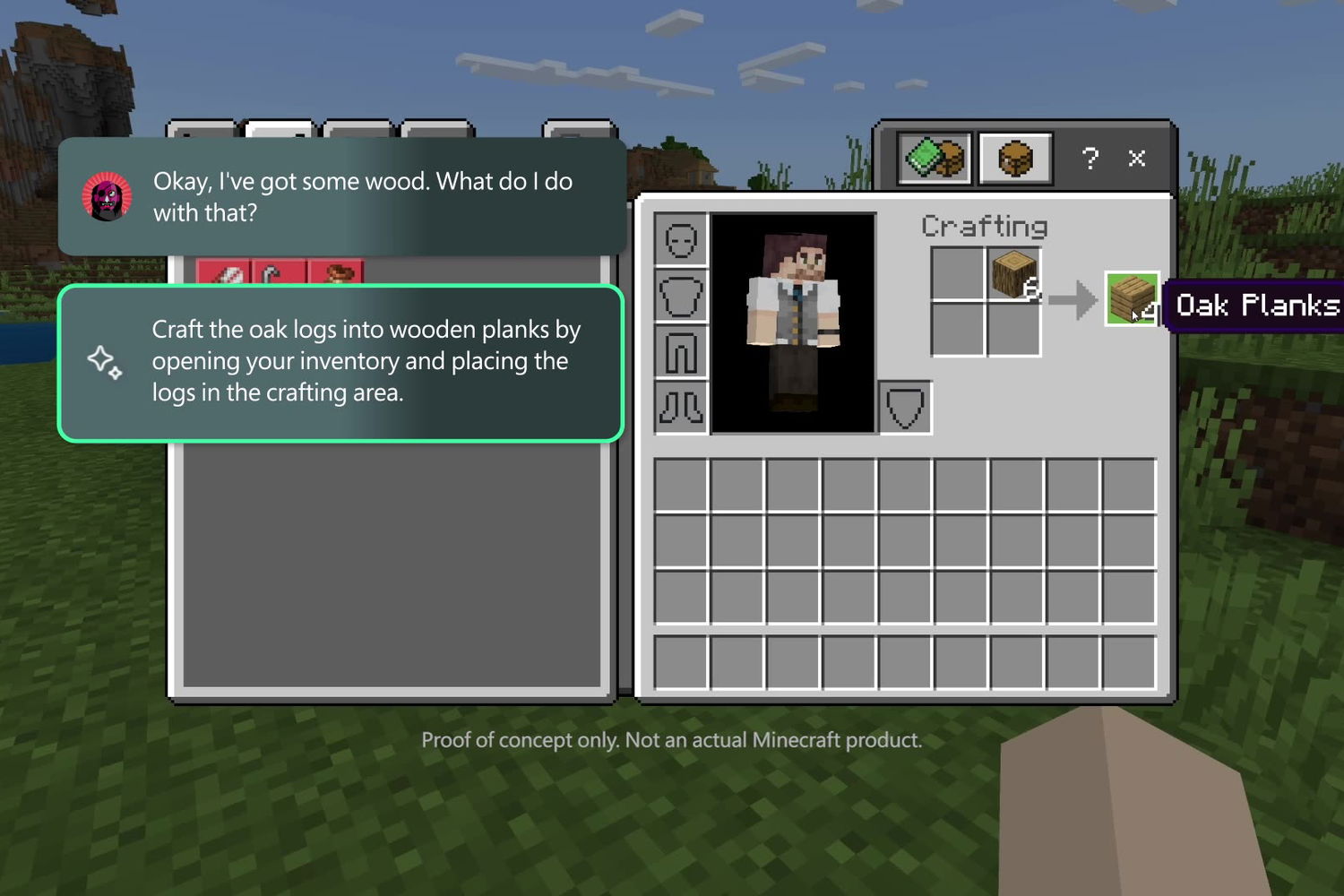Select the leggings armor slot
Viewport: 1344px width, 896px height.
pos(681,352)
